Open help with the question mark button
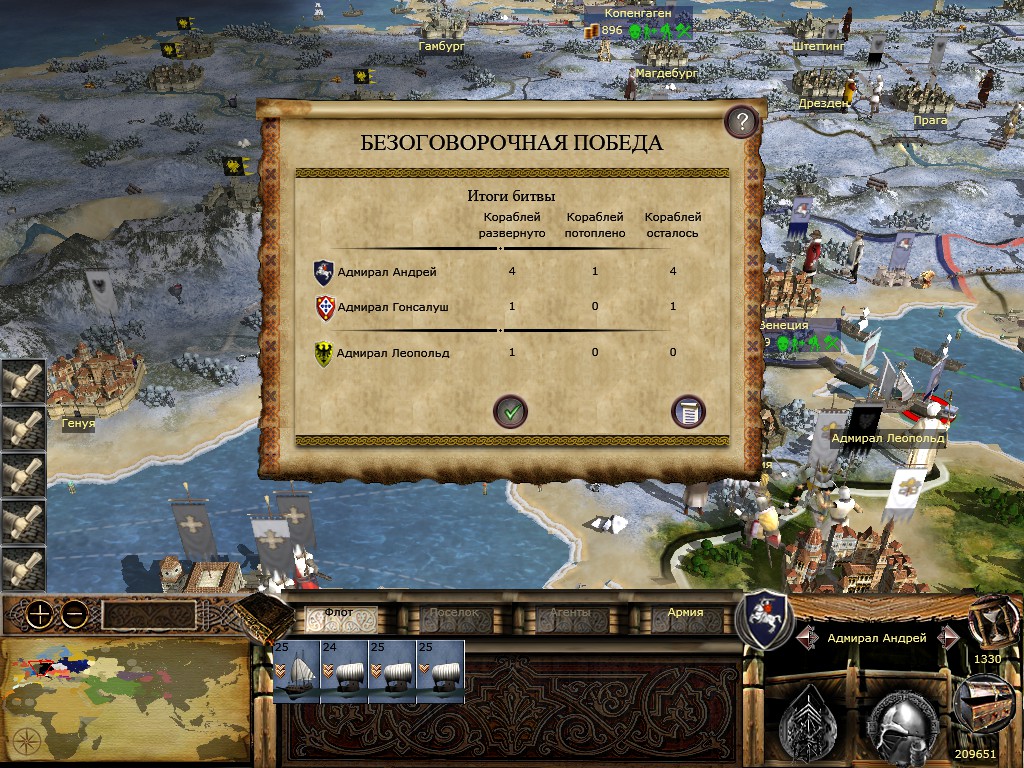 tap(740, 123)
